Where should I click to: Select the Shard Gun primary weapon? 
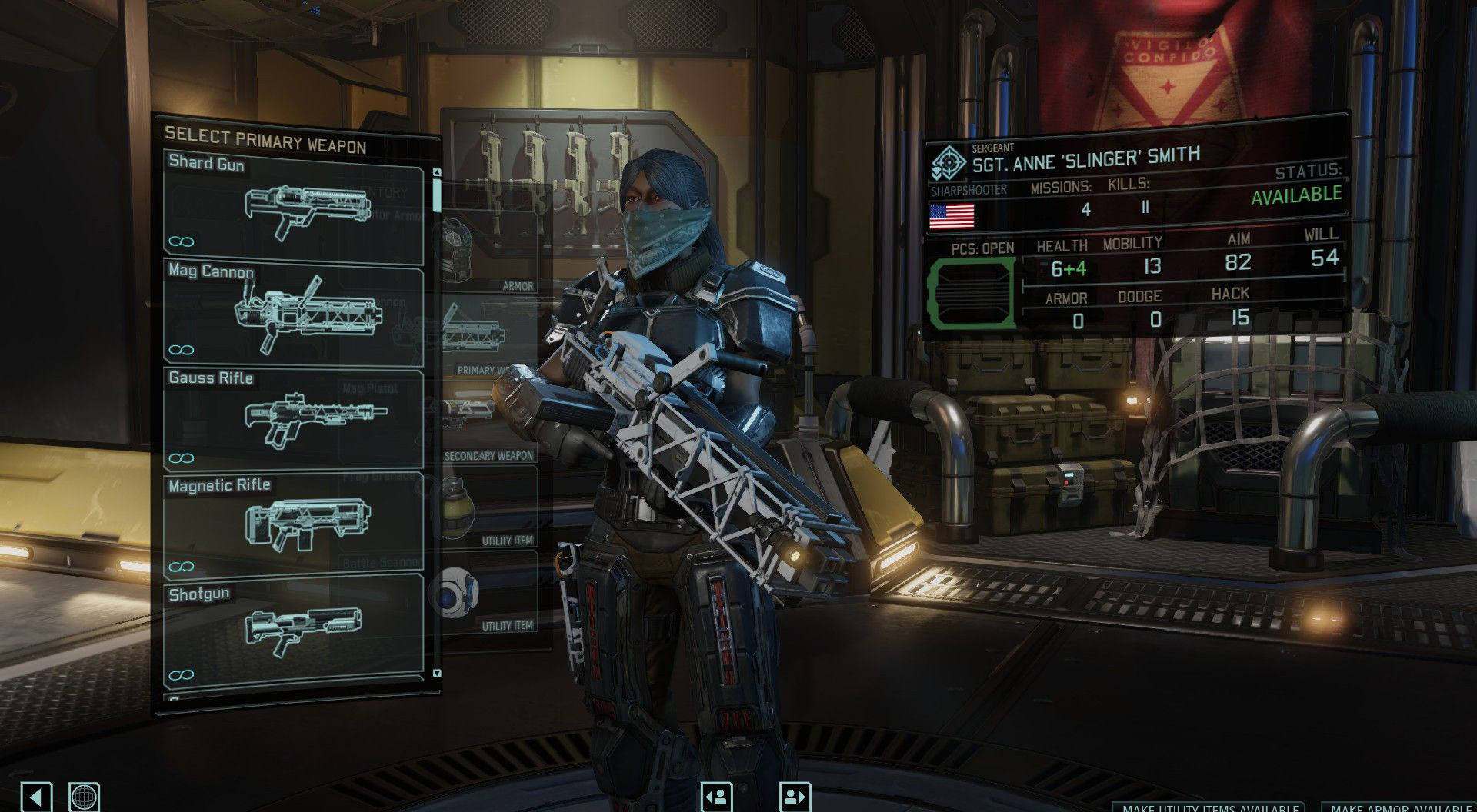(x=293, y=205)
